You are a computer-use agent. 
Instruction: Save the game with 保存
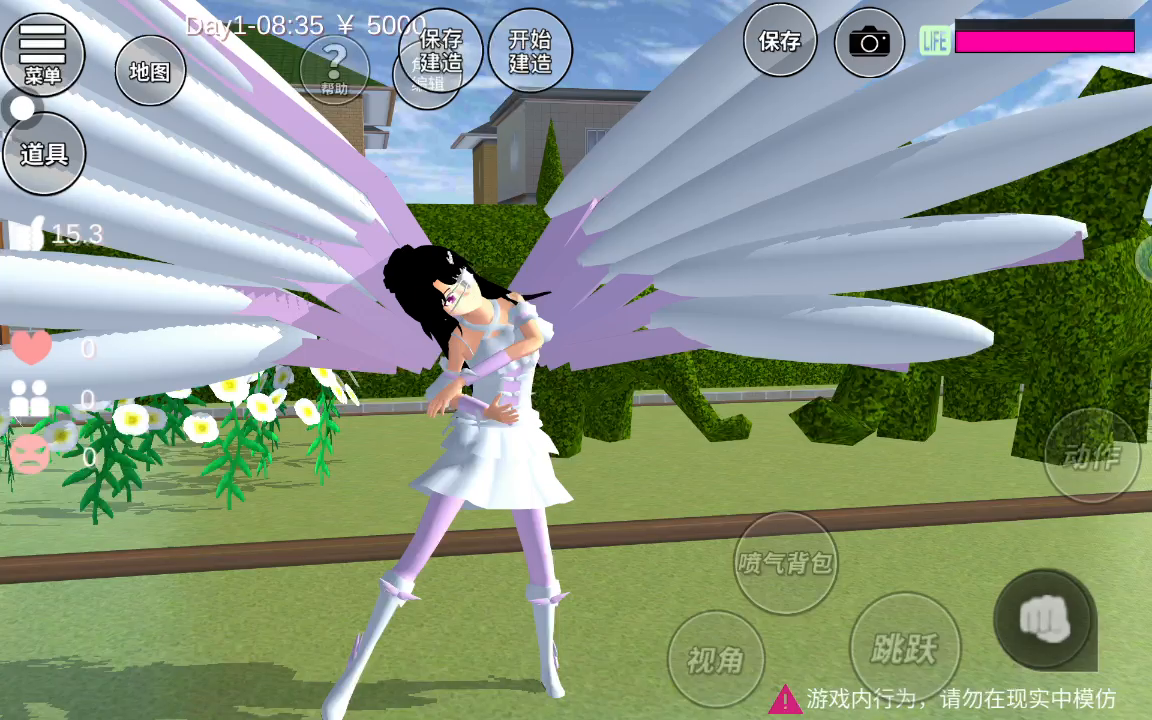point(780,41)
